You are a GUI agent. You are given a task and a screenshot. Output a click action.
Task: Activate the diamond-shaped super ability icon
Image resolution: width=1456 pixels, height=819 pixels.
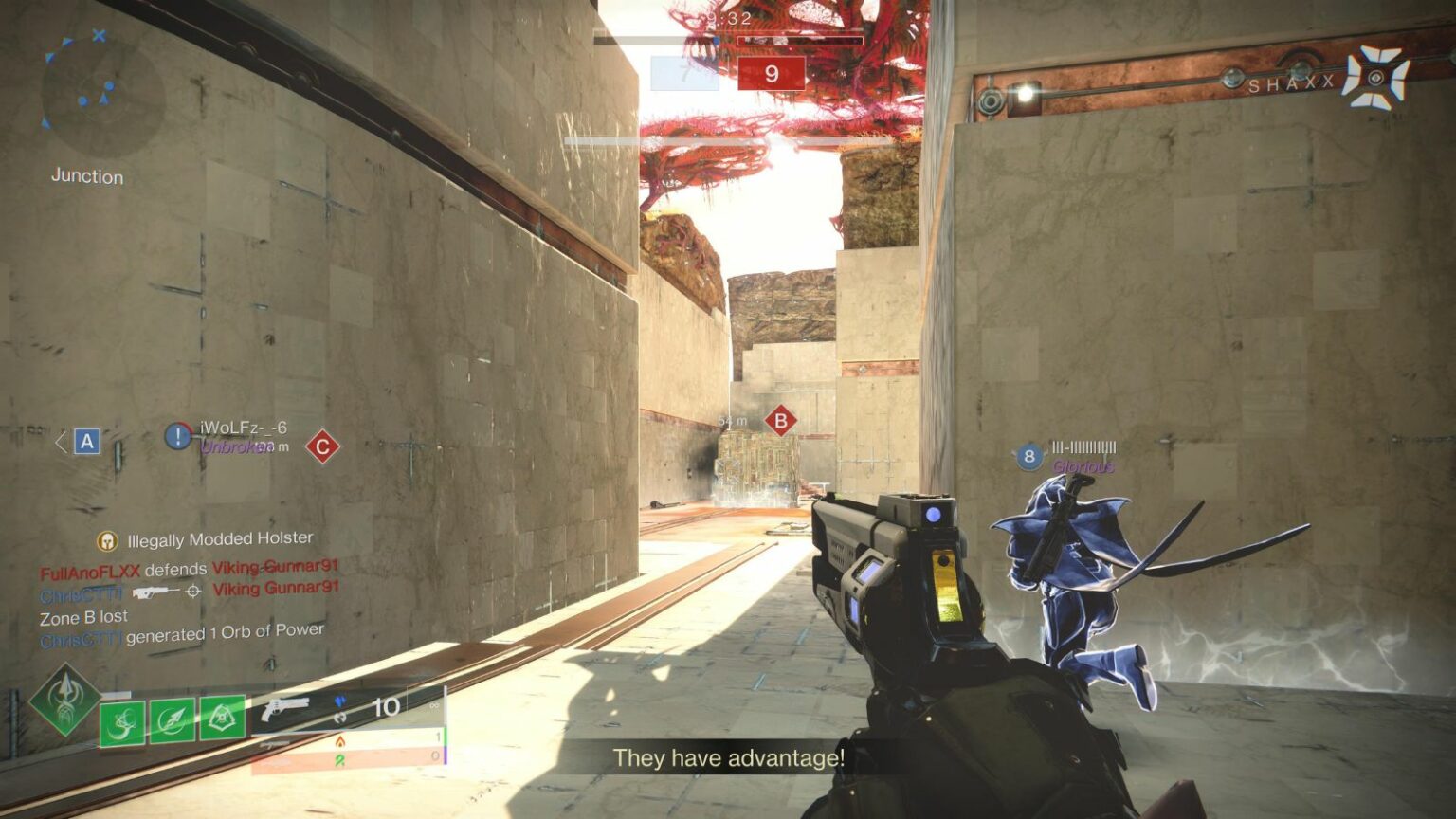pos(64,701)
